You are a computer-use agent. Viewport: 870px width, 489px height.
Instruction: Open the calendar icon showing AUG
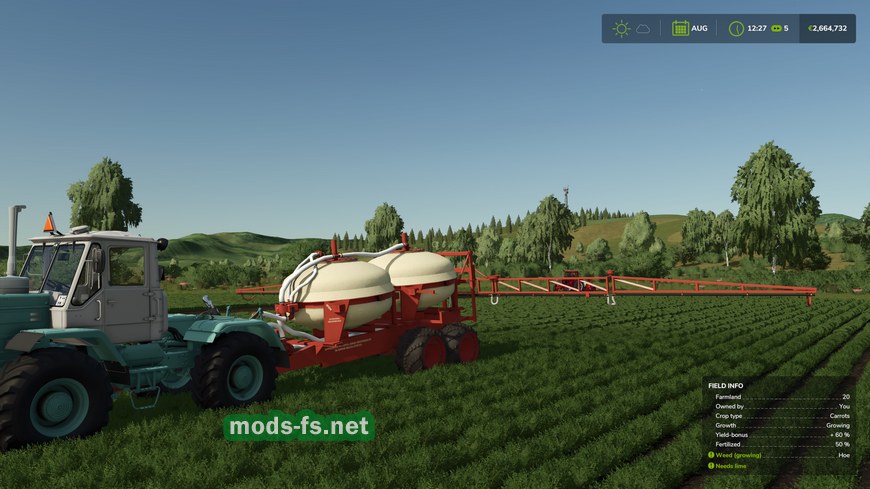pyautogui.click(x=680, y=28)
